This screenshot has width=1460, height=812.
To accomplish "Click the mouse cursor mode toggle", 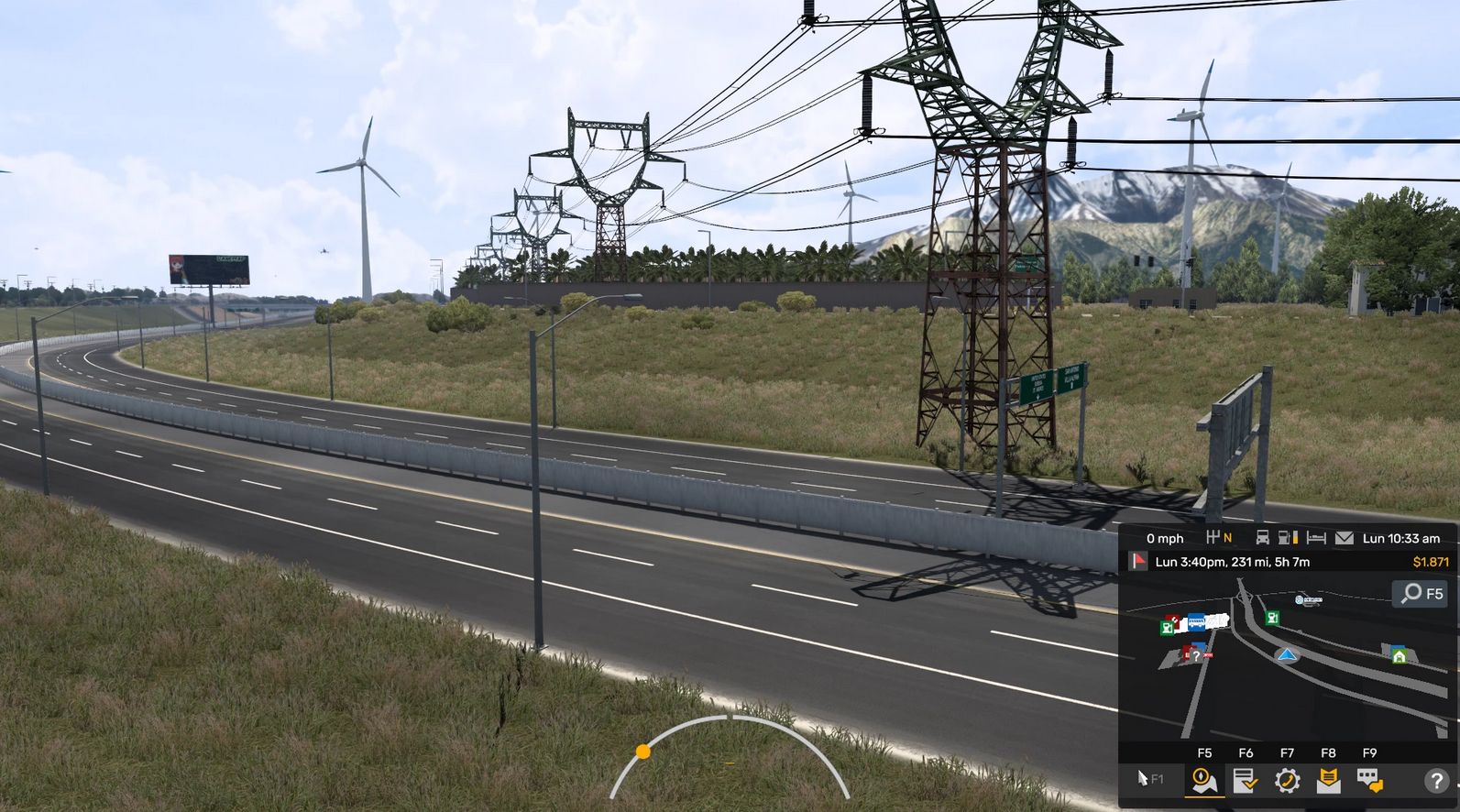I will pos(1149,779).
